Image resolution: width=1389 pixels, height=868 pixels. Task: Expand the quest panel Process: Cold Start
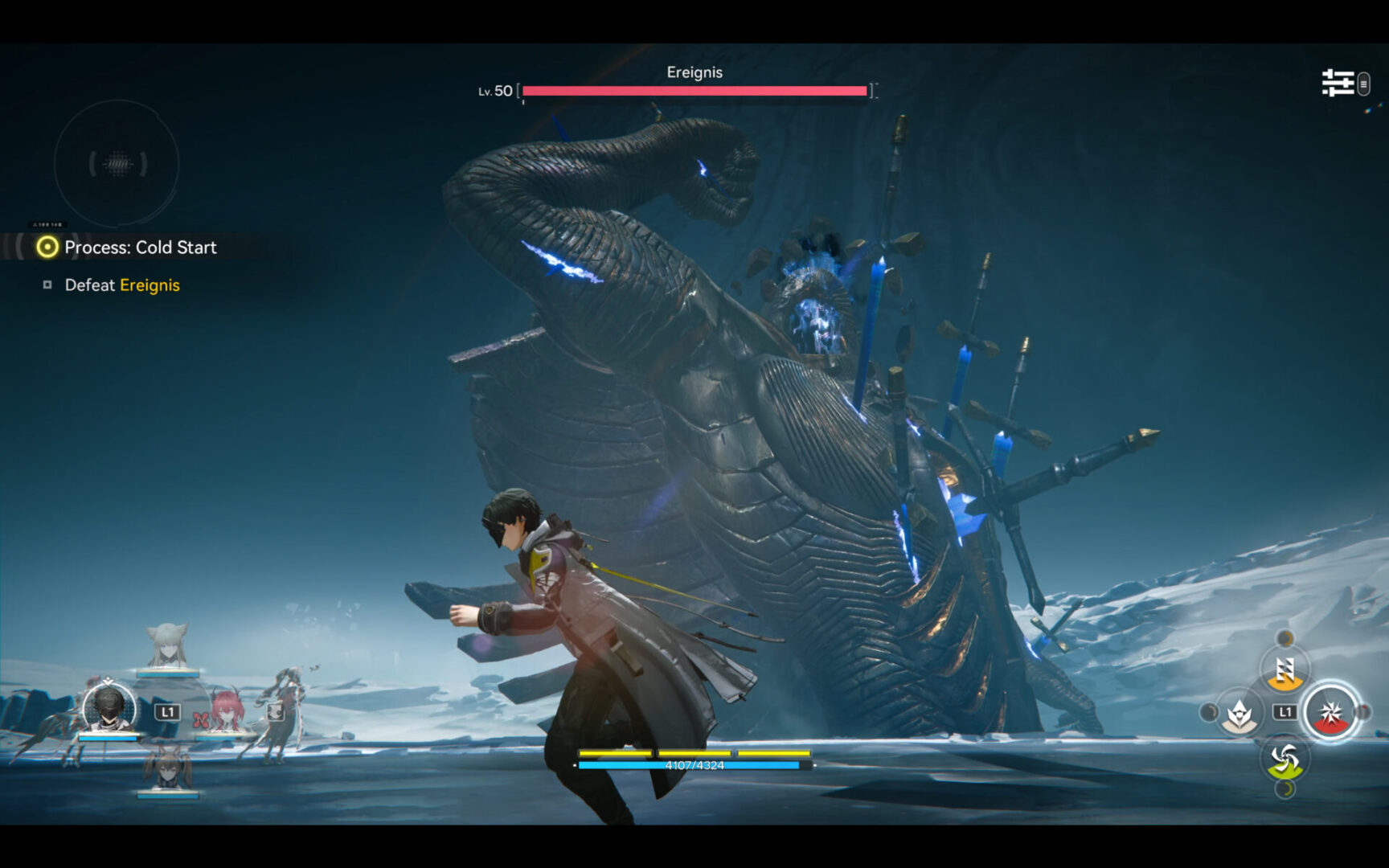pyautogui.click(x=141, y=248)
